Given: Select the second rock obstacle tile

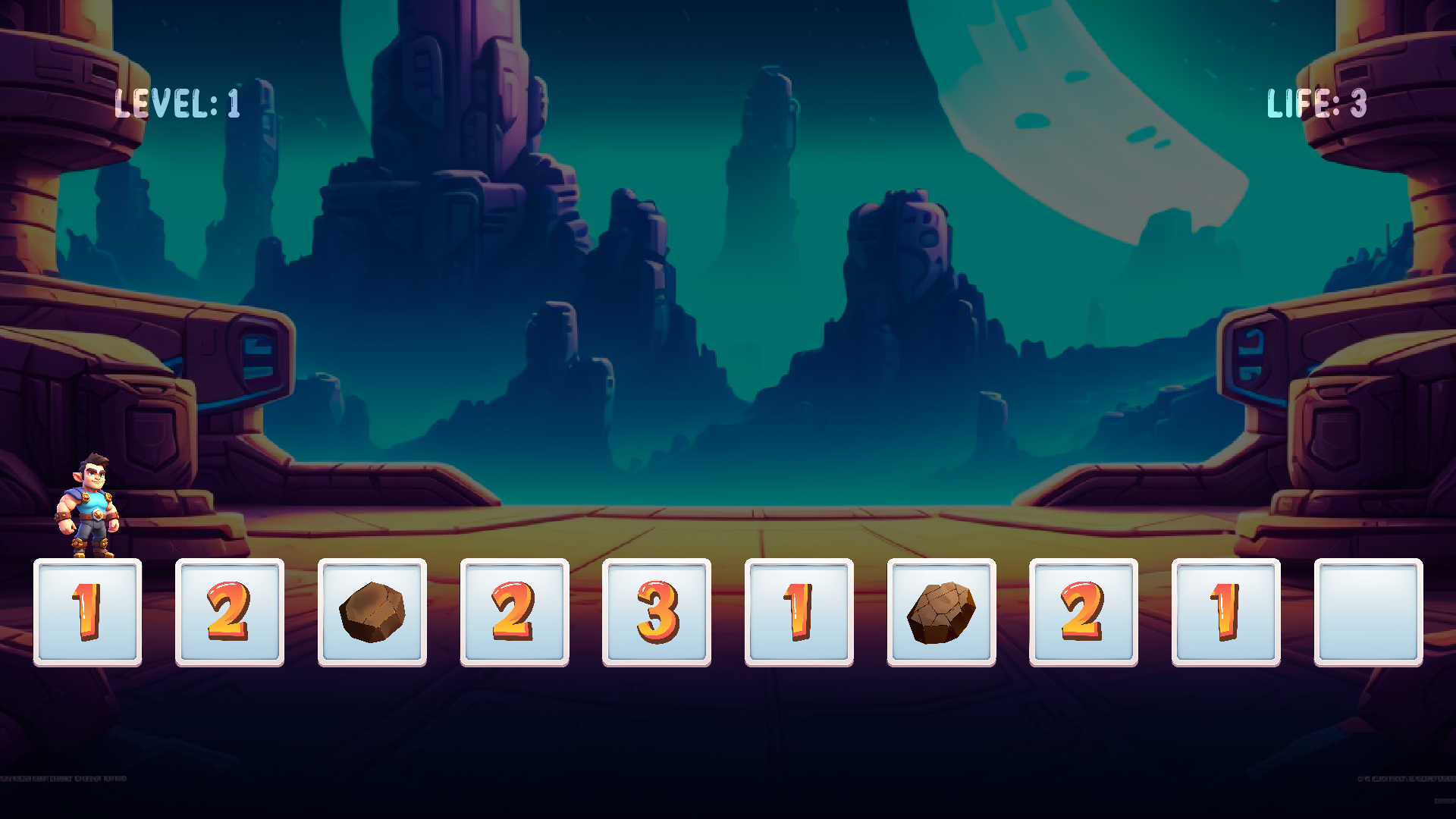Looking at the screenshot, I should pos(941,614).
